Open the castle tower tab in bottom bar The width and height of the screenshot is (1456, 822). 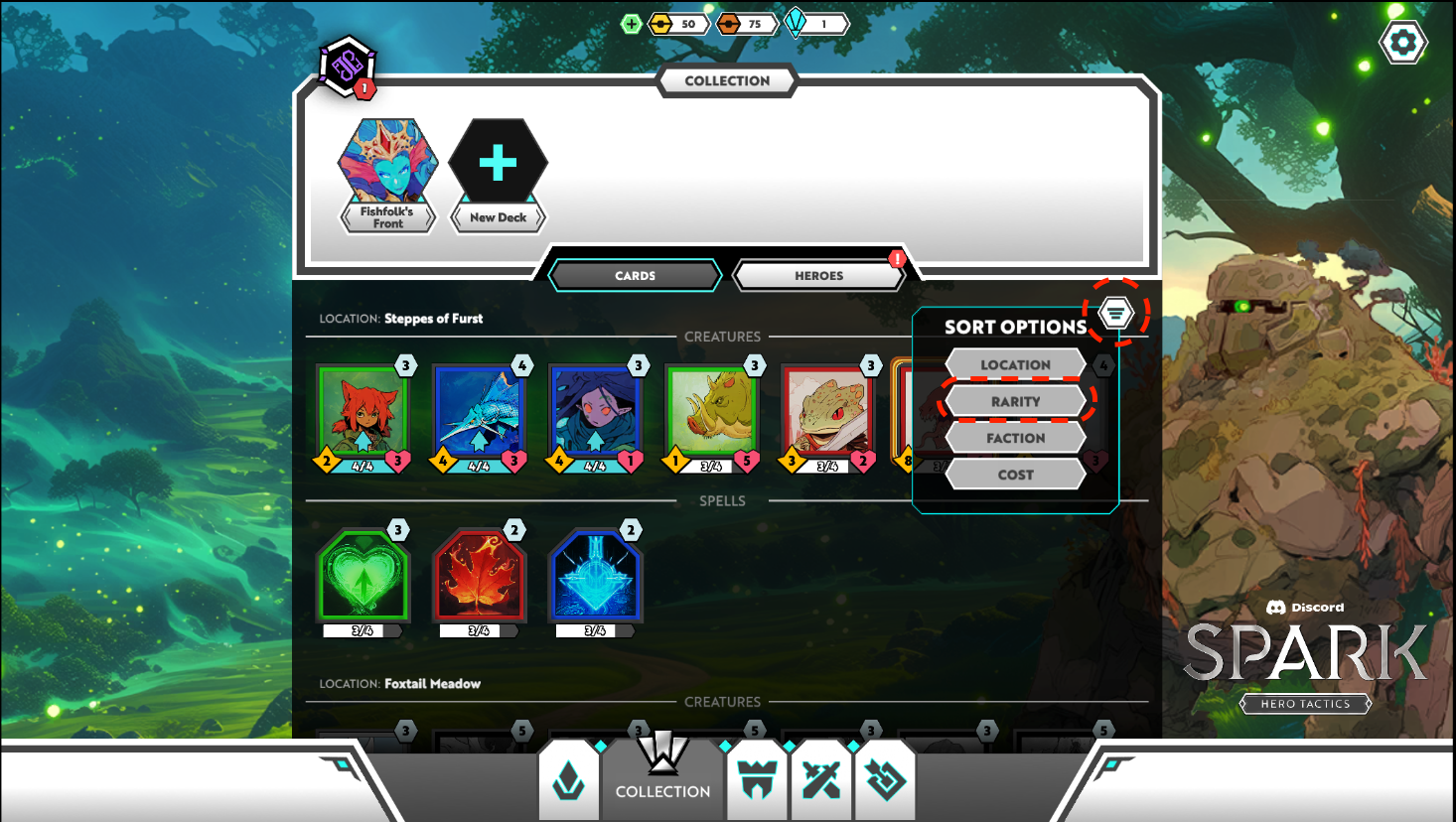pyautogui.click(x=757, y=780)
